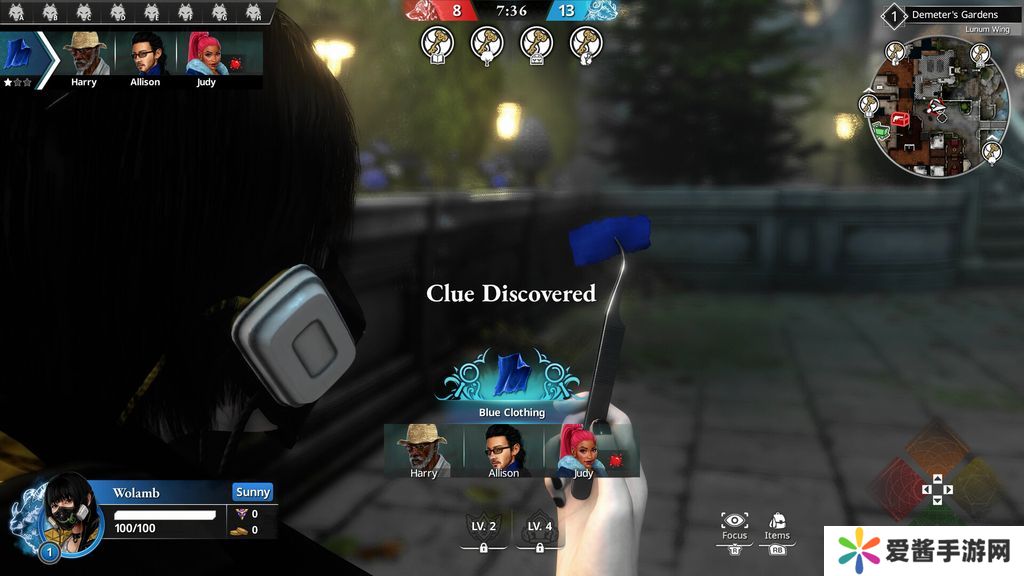Select Judy in the top suspect bar
1024x576 pixels.
pyautogui.click(x=205, y=56)
